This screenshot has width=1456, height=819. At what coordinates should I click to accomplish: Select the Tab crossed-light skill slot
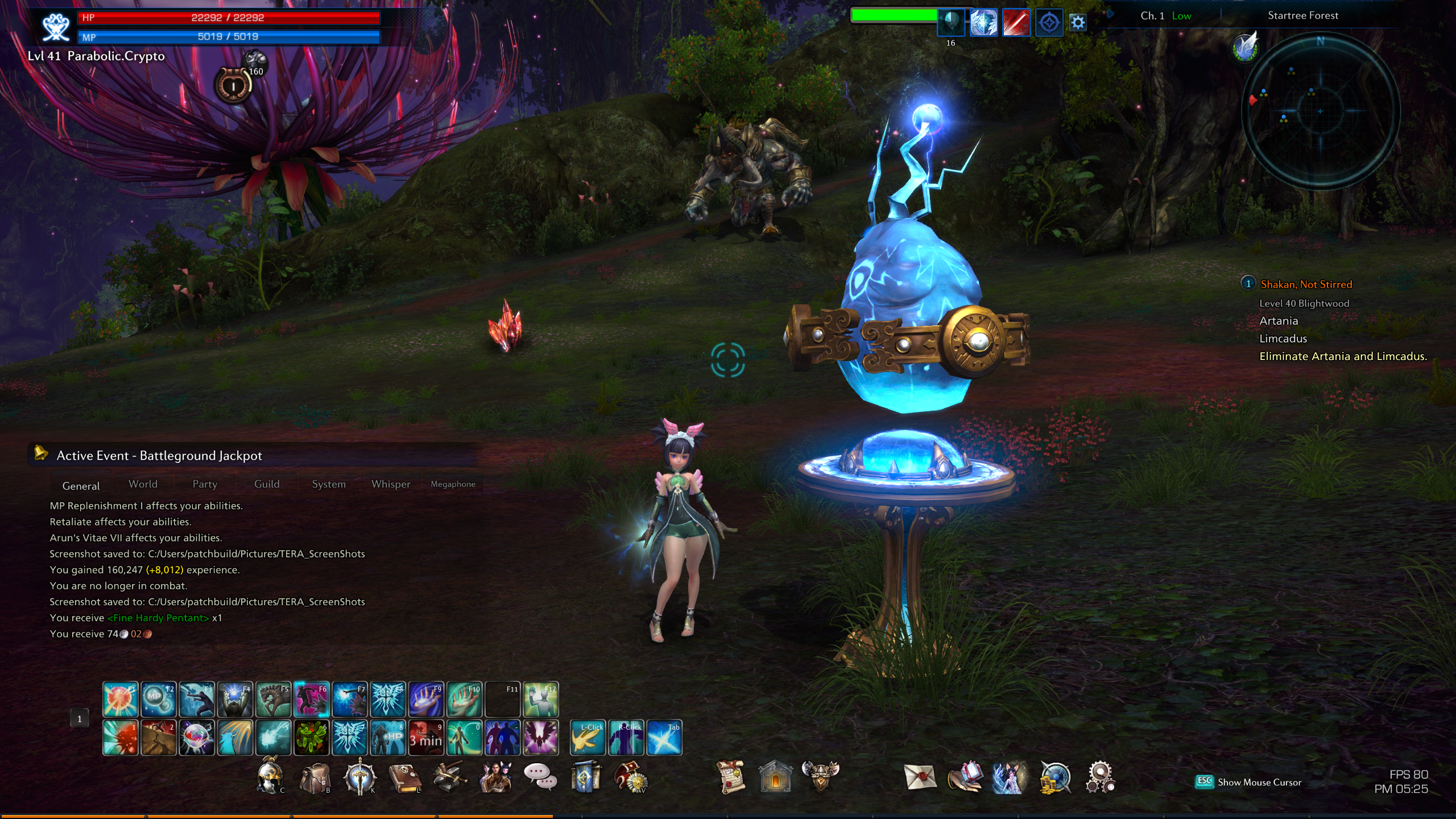pyautogui.click(x=664, y=738)
